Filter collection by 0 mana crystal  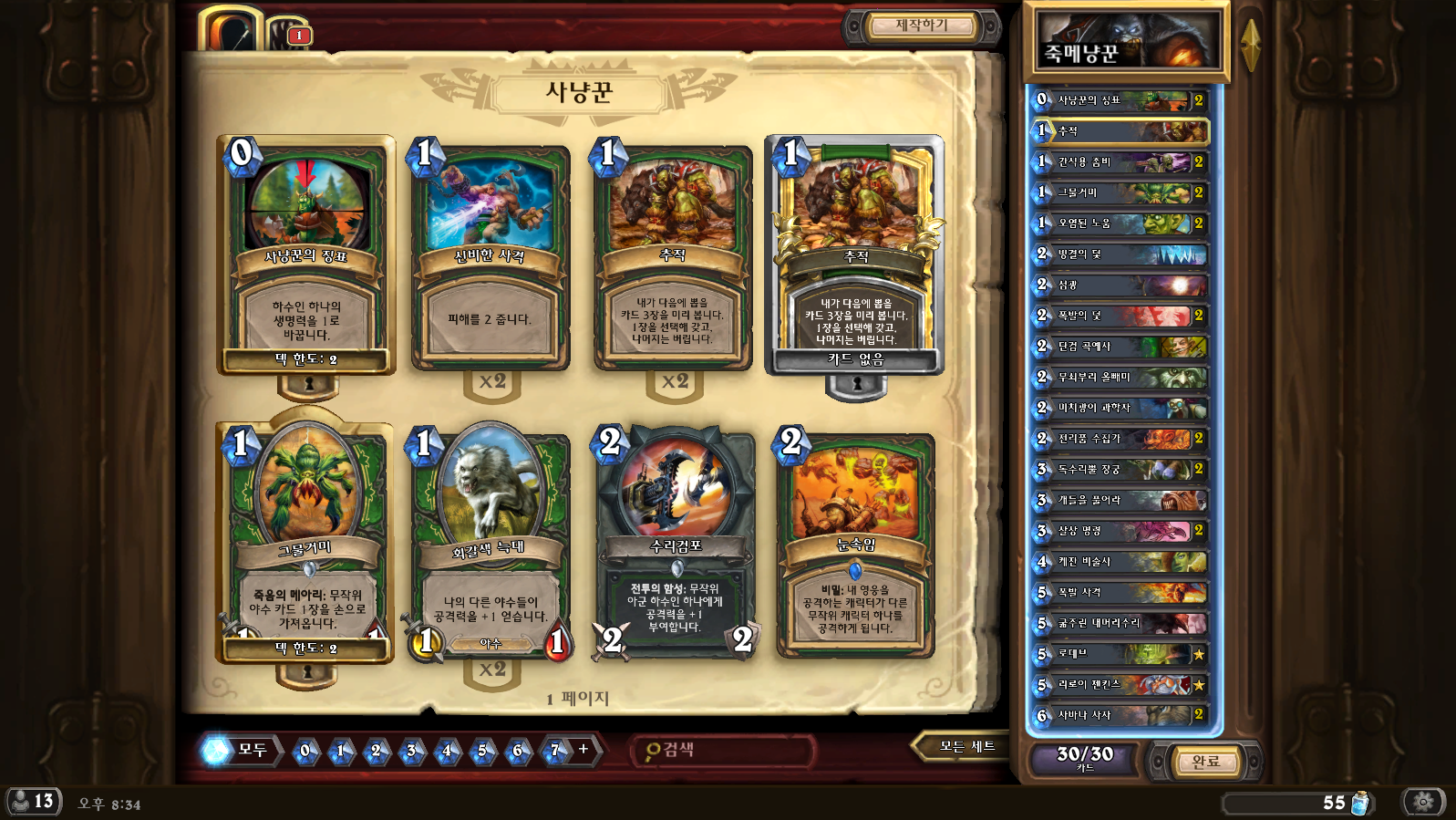tap(305, 751)
